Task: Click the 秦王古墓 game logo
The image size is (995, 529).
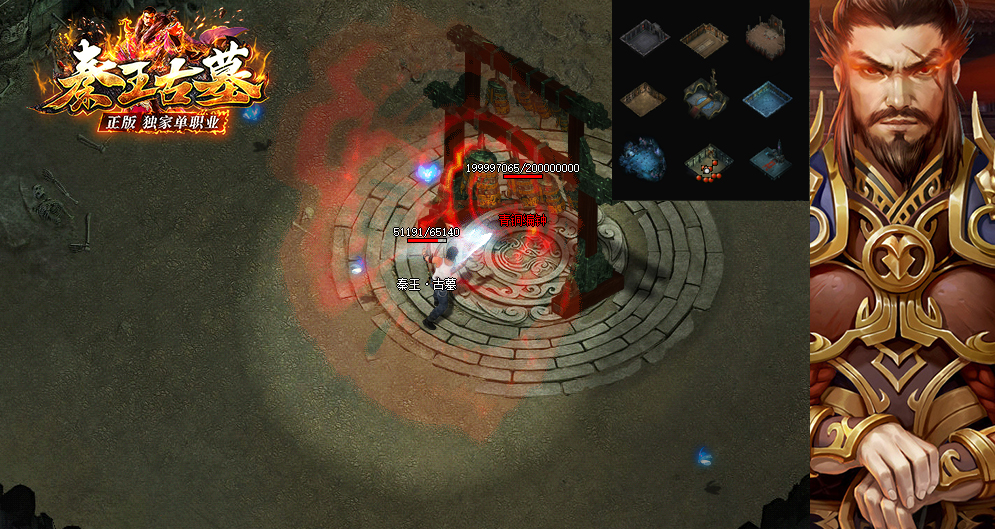Action: pyautogui.click(x=150, y=80)
